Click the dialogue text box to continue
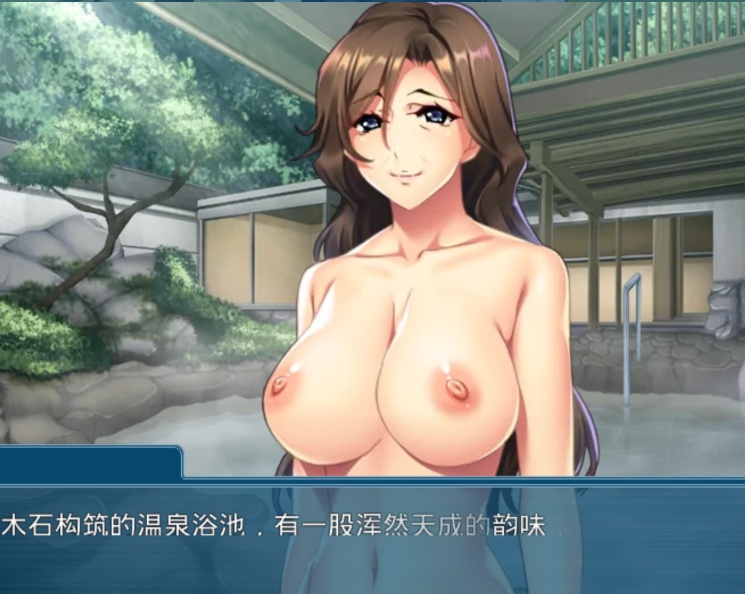Viewport: 745px width, 594px height. pos(372,535)
